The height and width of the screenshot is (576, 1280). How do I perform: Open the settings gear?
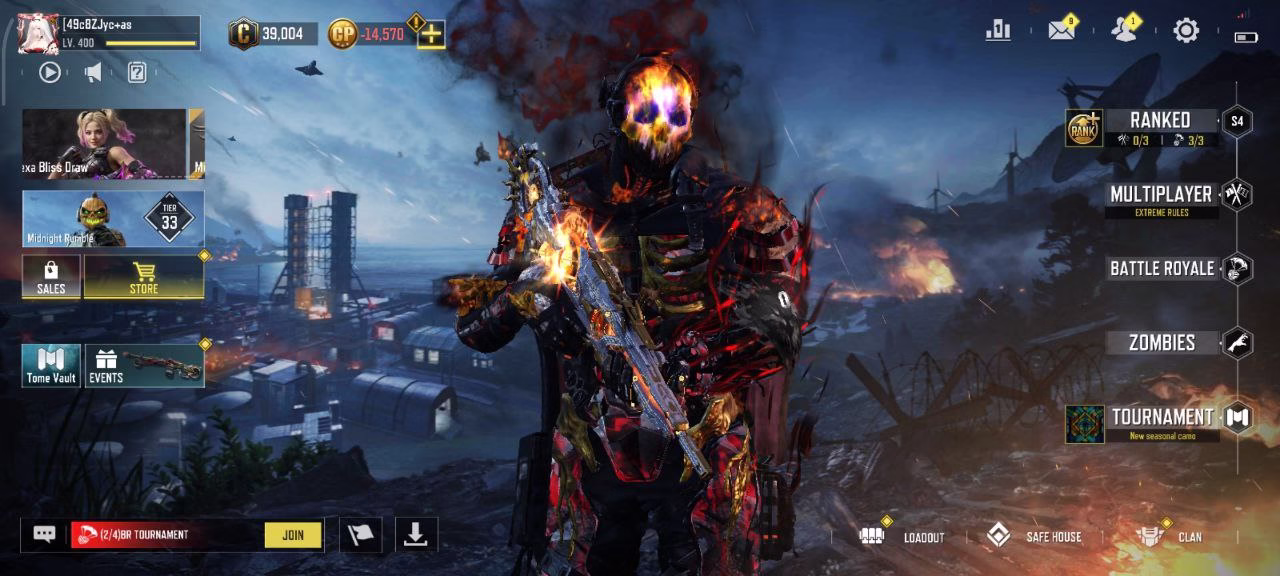pyautogui.click(x=1186, y=31)
